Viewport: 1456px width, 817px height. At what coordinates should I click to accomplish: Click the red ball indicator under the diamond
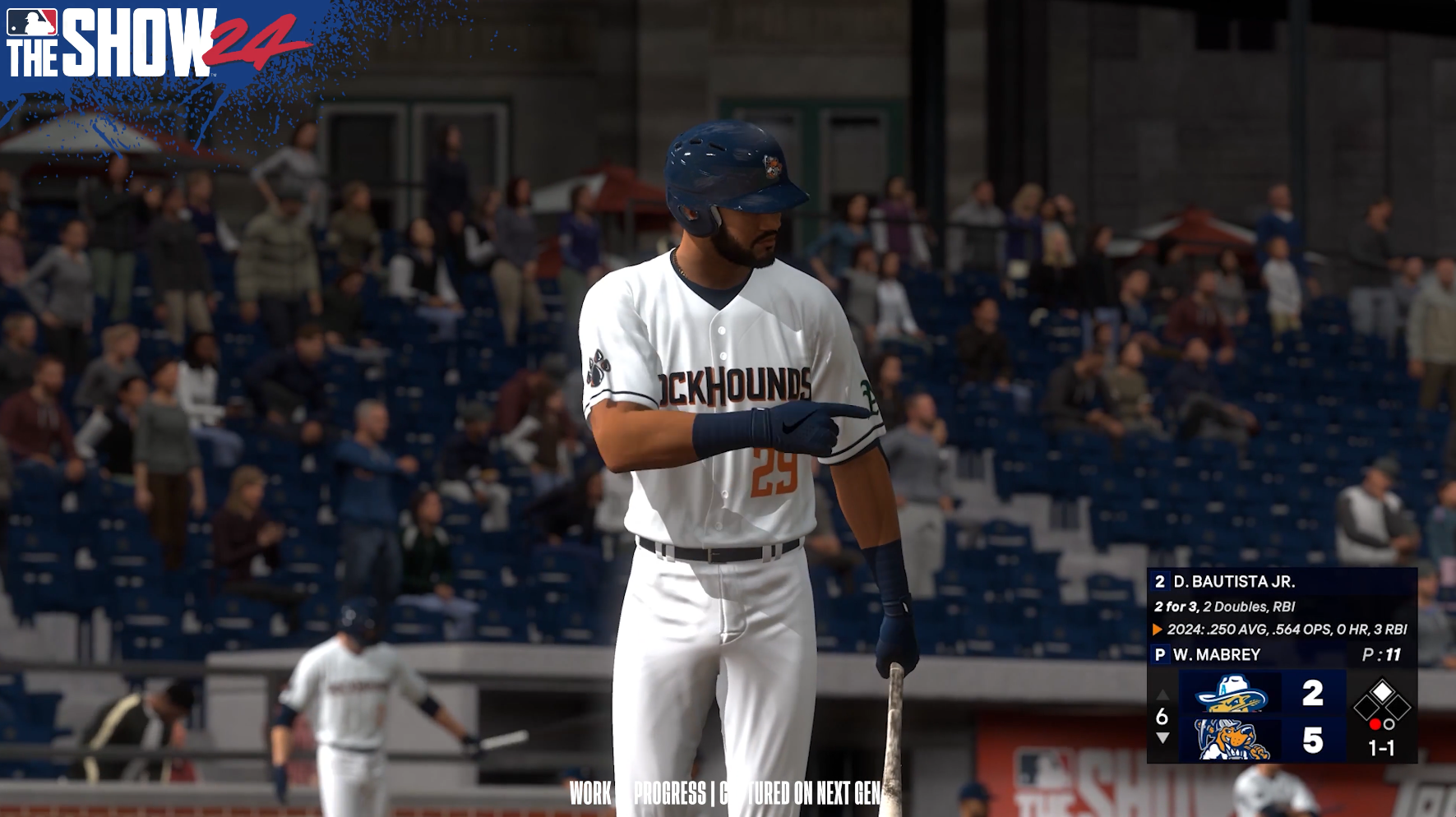pos(1375,724)
